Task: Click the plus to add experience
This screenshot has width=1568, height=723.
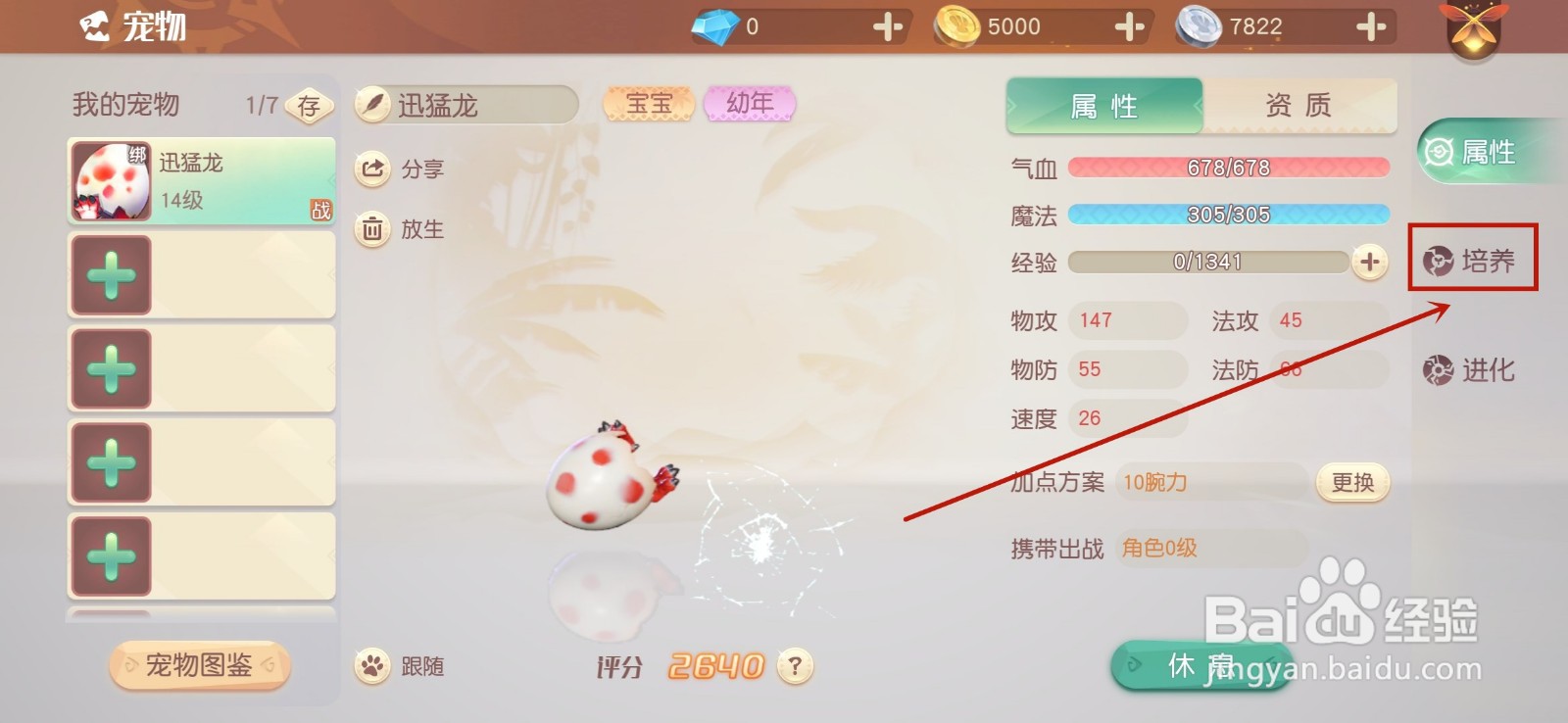Action: click(1368, 262)
